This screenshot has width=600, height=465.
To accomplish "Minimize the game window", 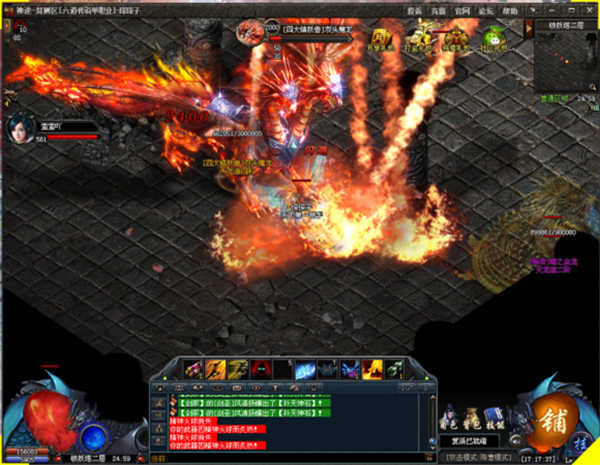I will (548, 10).
